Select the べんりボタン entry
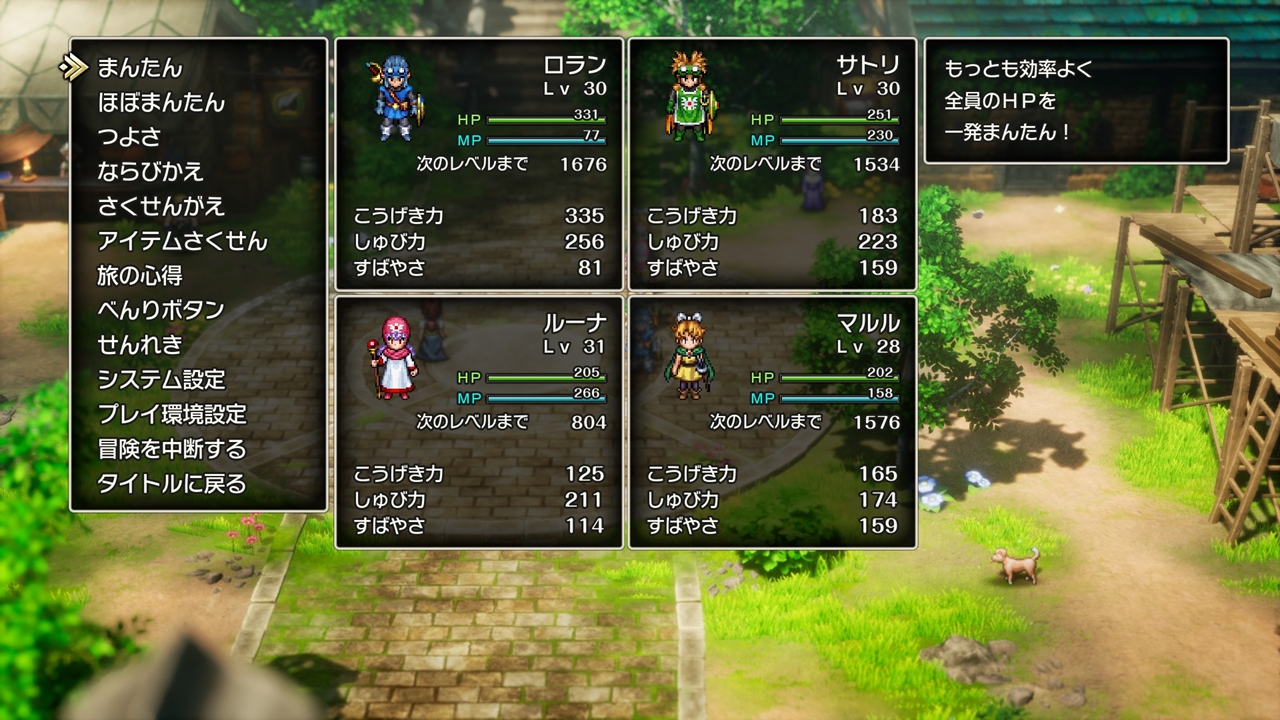 pyautogui.click(x=161, y=310)
